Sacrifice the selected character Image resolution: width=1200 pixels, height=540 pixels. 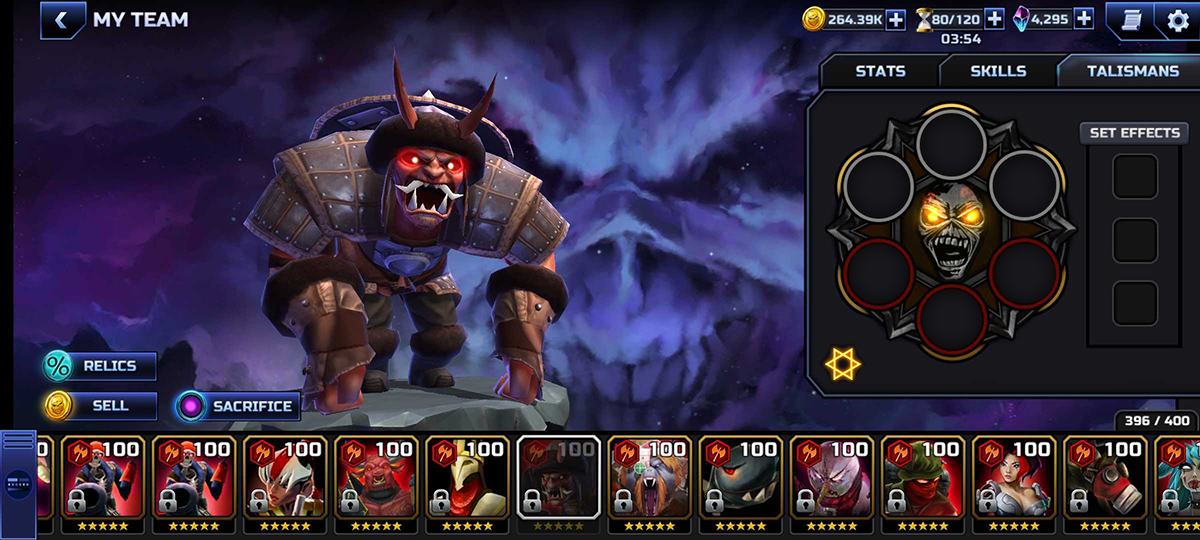click(238, 406)
